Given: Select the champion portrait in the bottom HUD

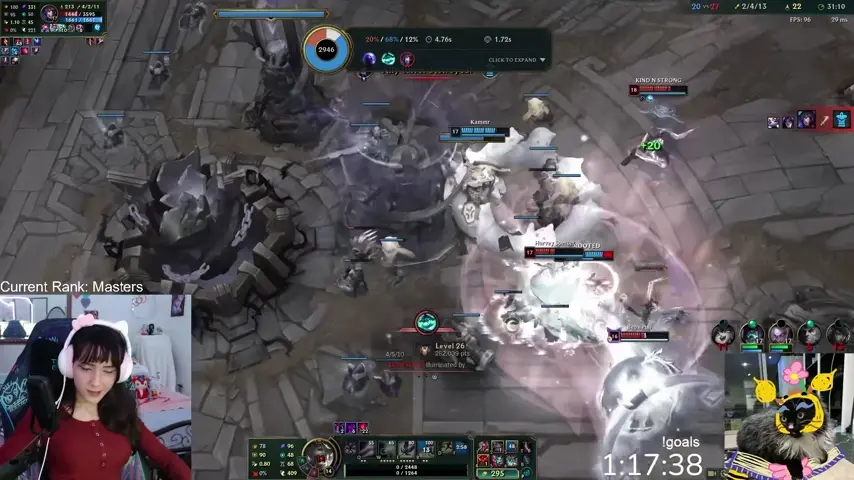Looking at the screenshot, I should pos(320,454).
